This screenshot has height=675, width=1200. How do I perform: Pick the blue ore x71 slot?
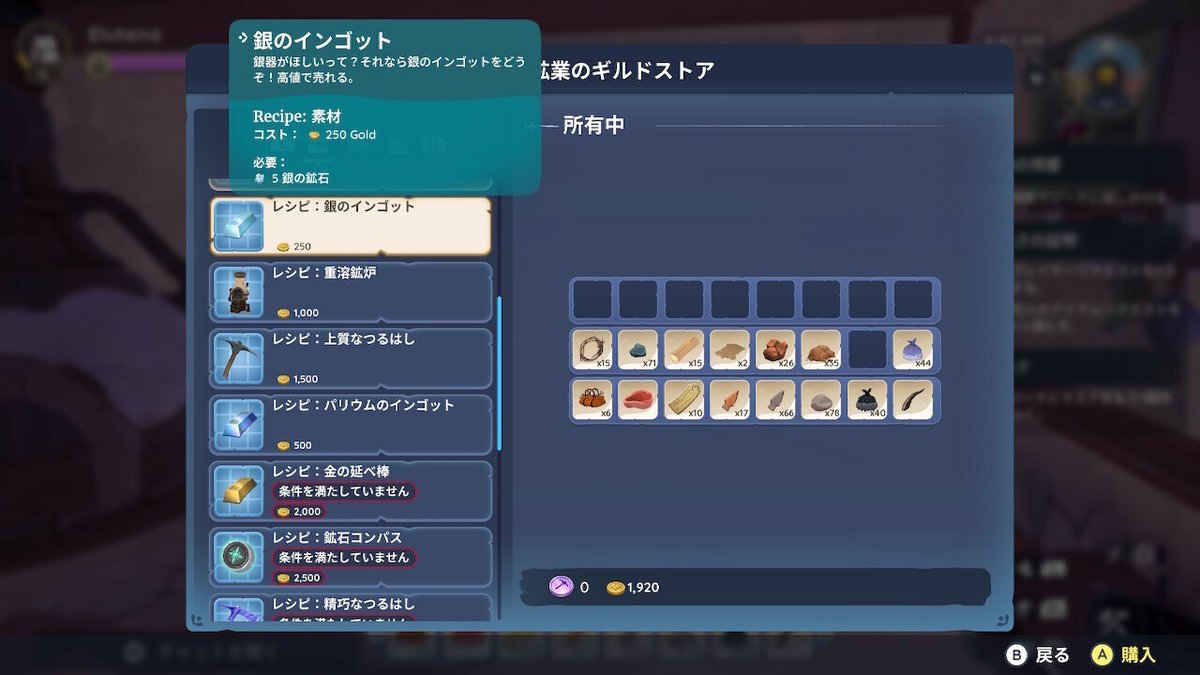pos(638,350)
